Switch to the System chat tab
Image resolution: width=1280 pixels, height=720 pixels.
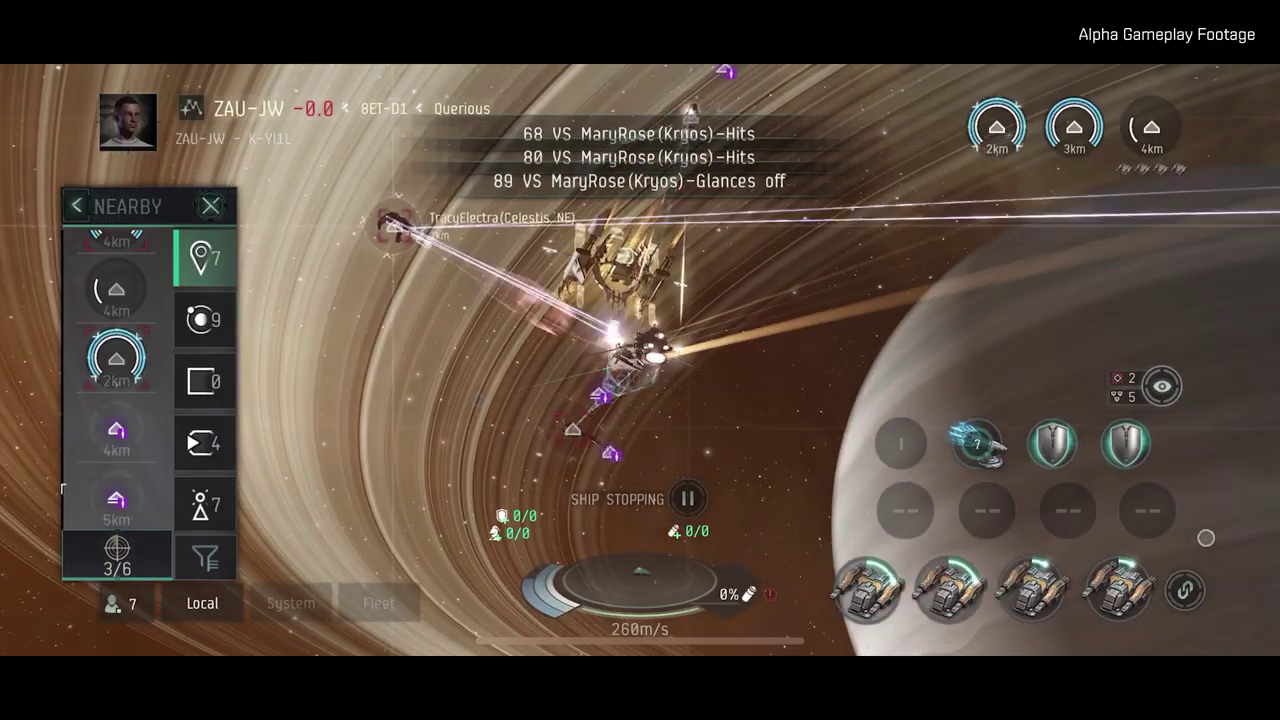pyautogui.click(x=291, y=603)
